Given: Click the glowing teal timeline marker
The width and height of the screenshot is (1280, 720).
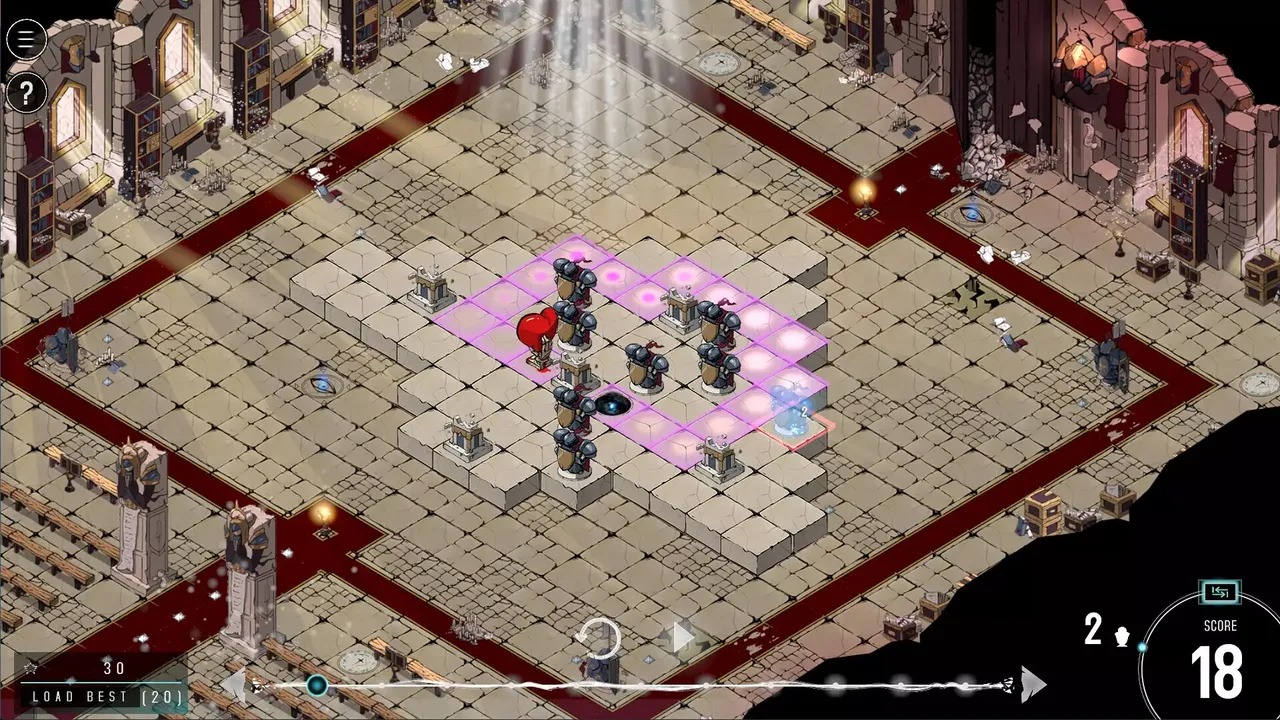Looking at the screenshot, I should [x=317, y=685].
